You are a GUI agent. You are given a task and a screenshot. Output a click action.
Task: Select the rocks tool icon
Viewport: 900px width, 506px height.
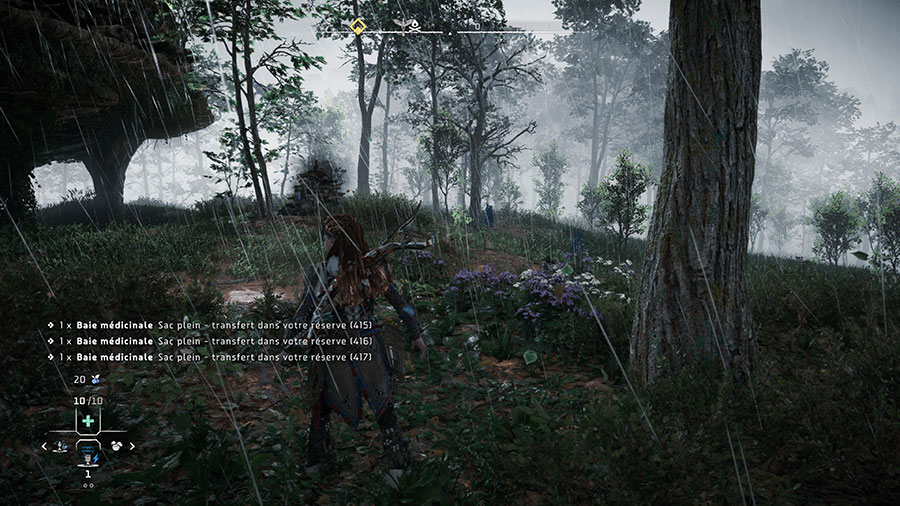116,446
